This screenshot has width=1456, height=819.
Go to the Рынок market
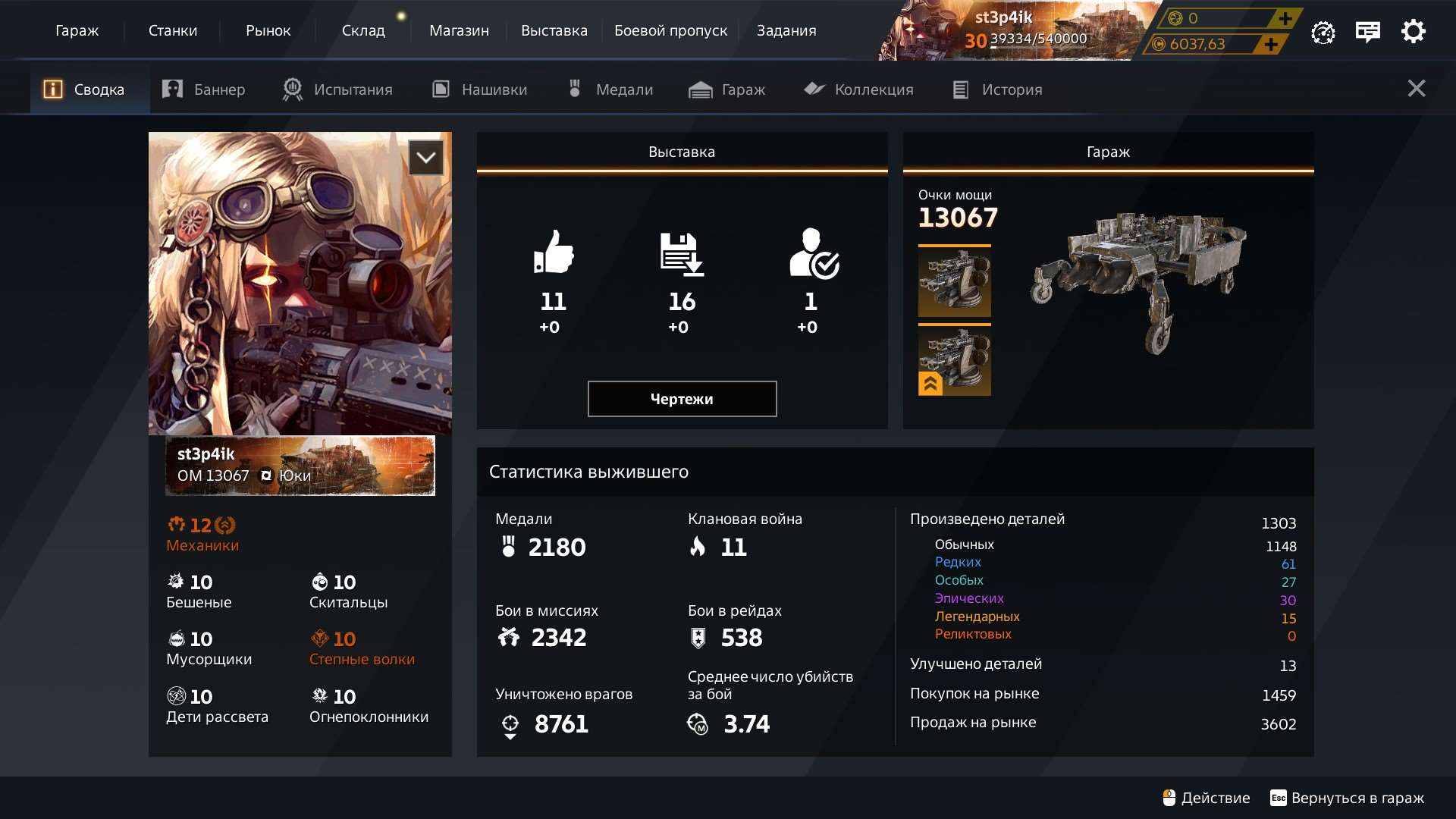268,30
